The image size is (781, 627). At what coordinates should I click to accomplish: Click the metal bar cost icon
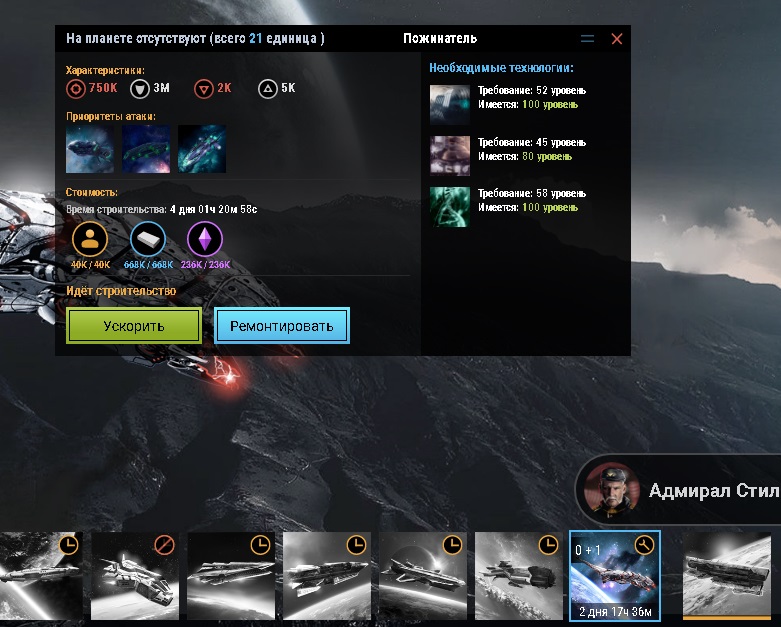(x=148, y=239)
